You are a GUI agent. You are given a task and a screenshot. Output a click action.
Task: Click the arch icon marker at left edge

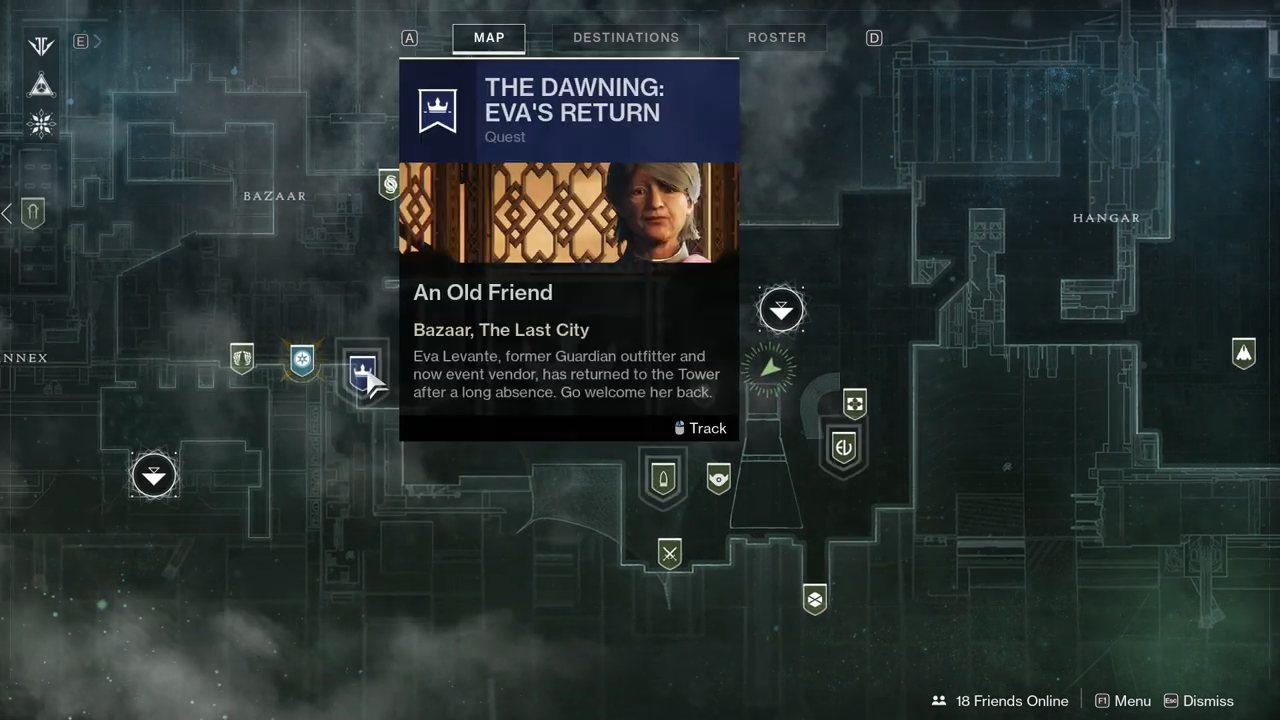33,212
